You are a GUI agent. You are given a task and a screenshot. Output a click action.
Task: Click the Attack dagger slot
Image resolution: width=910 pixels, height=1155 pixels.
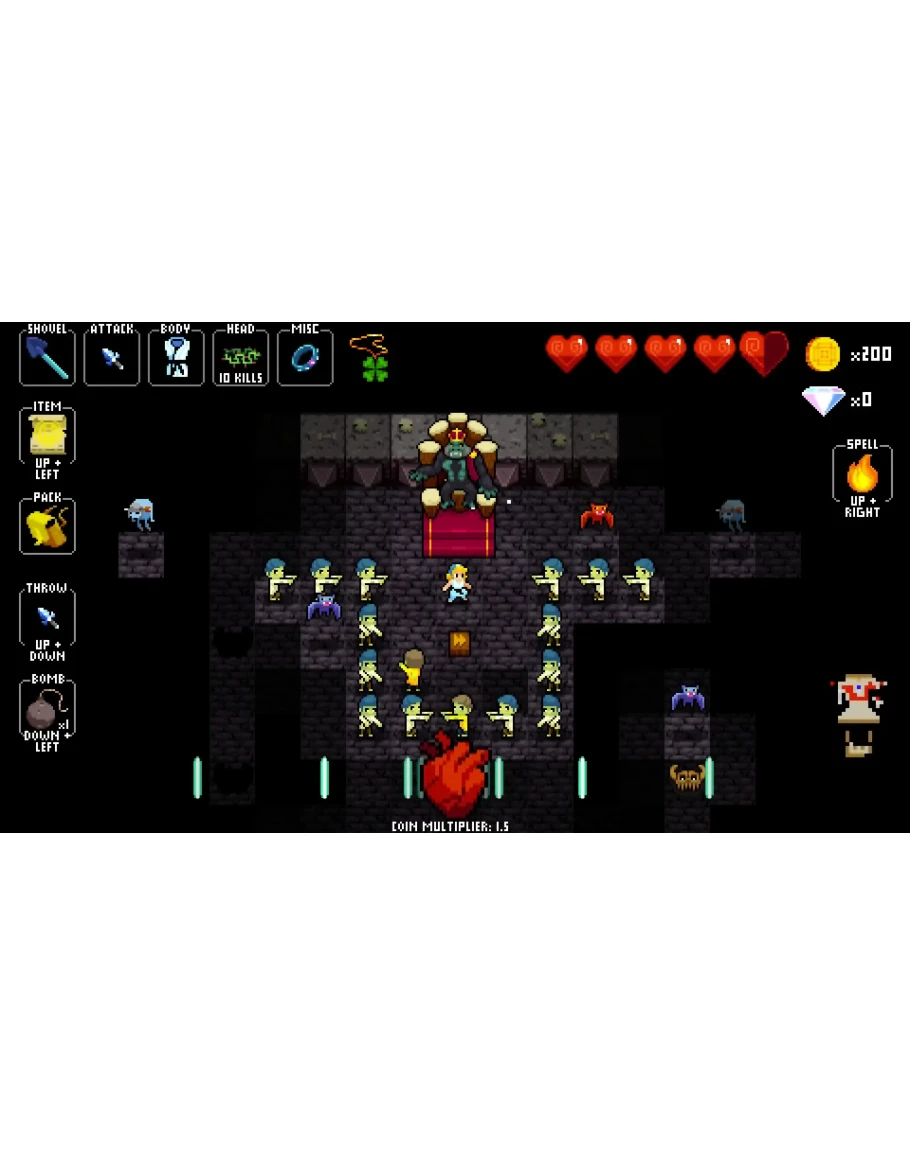click(x=112, y=356)
